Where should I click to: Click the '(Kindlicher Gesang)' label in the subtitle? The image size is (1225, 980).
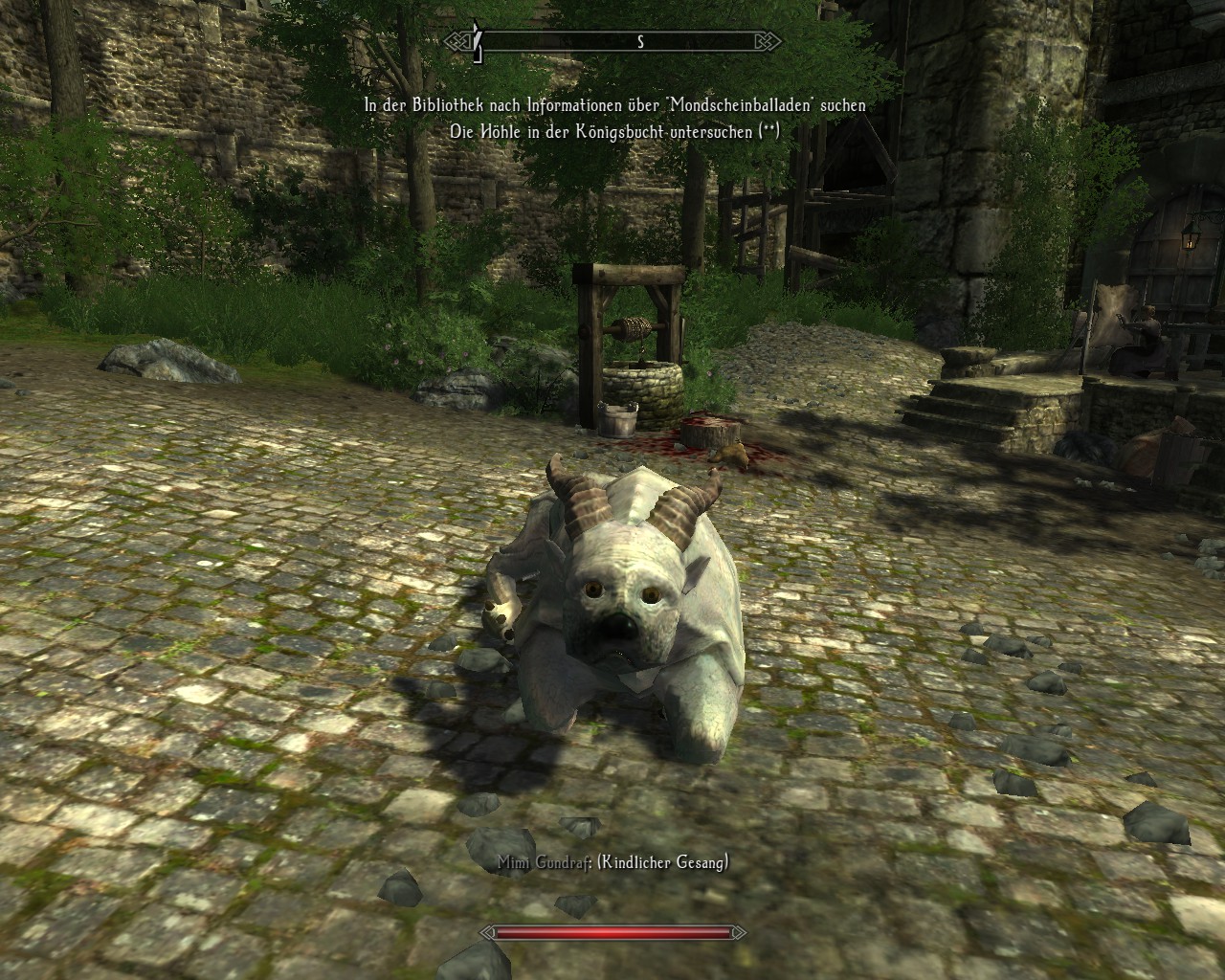[662, 860]
